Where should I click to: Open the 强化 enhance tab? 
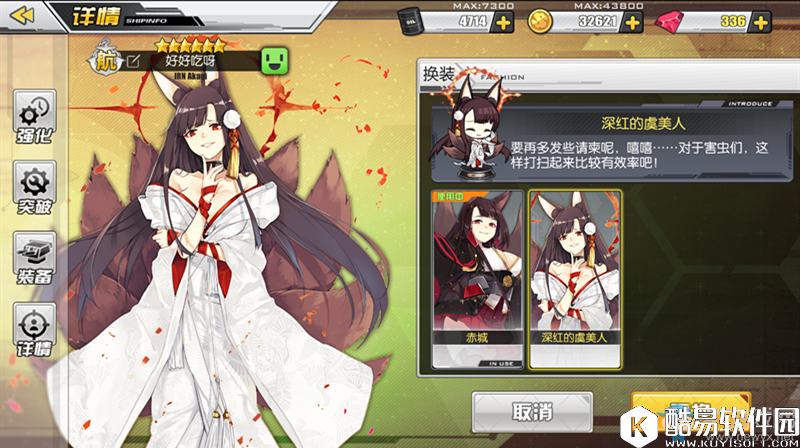[x=36, y=118]
